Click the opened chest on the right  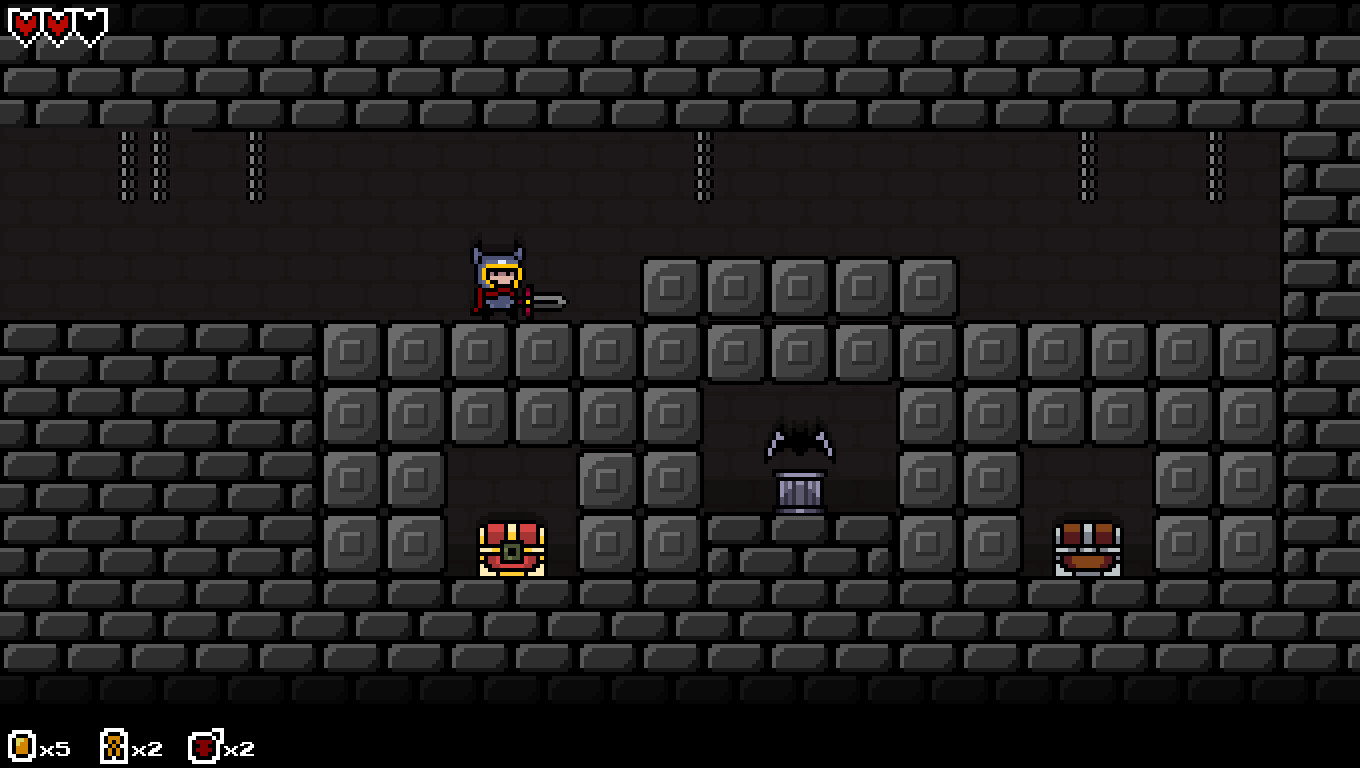pos(1088,547)
